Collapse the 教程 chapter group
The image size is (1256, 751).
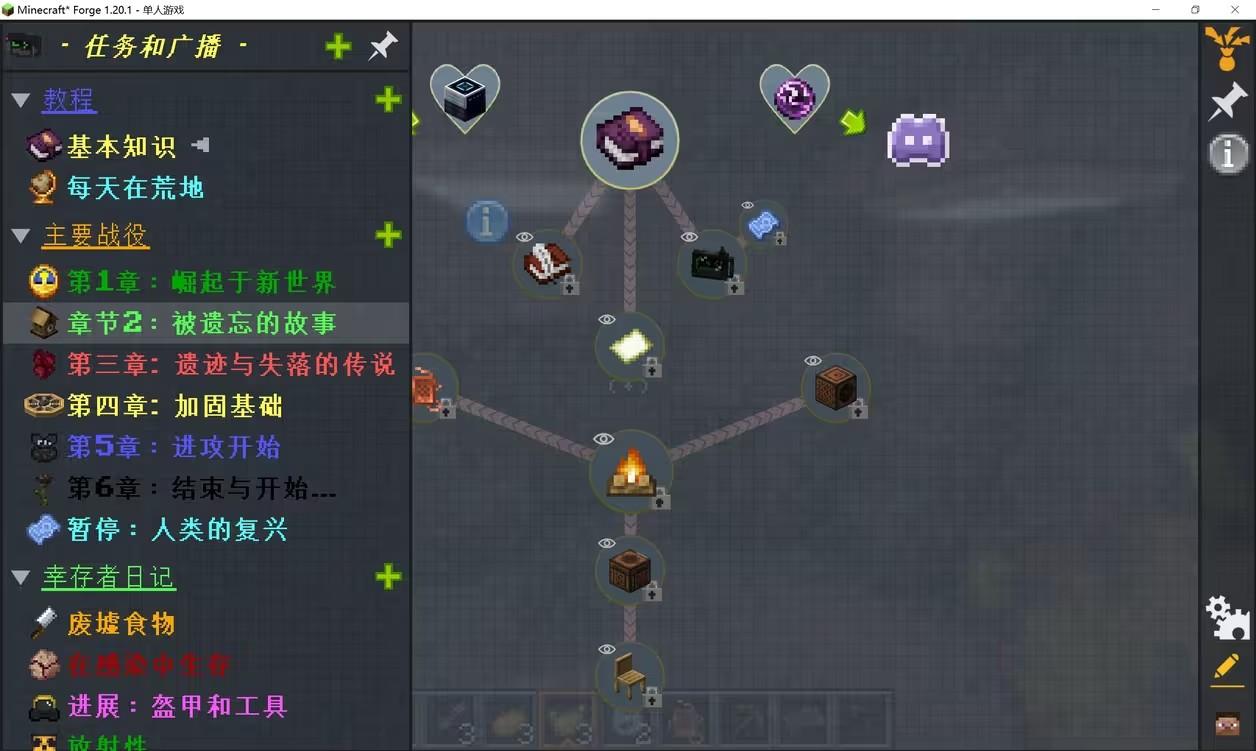click(x=20, y=100)
